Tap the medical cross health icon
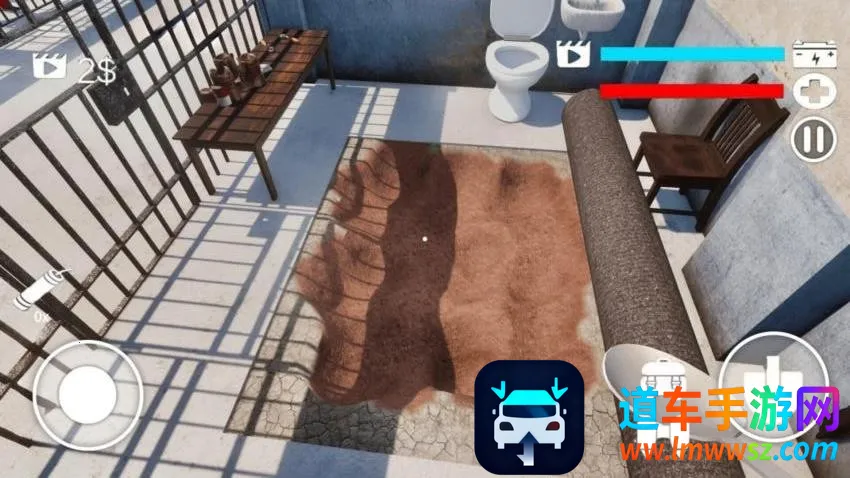Screen dimensions: 850x478 pos(811,93)
